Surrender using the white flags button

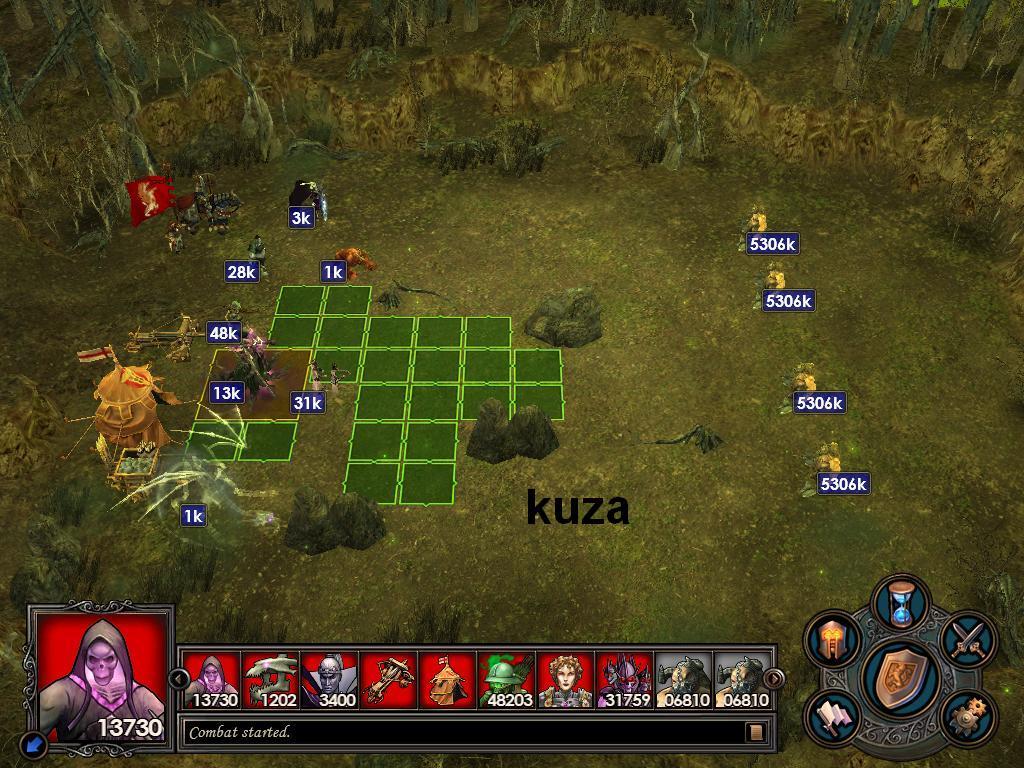point(833,716)
